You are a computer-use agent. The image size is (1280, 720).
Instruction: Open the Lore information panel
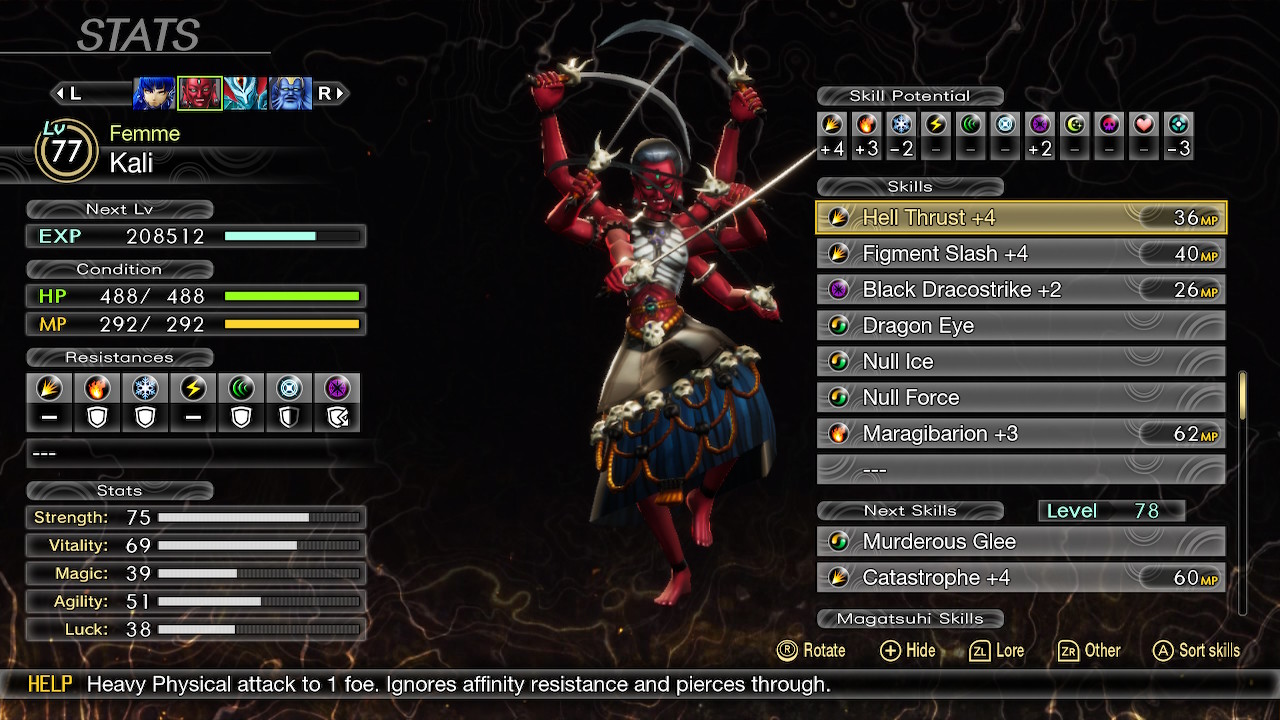tap(996, 650)
